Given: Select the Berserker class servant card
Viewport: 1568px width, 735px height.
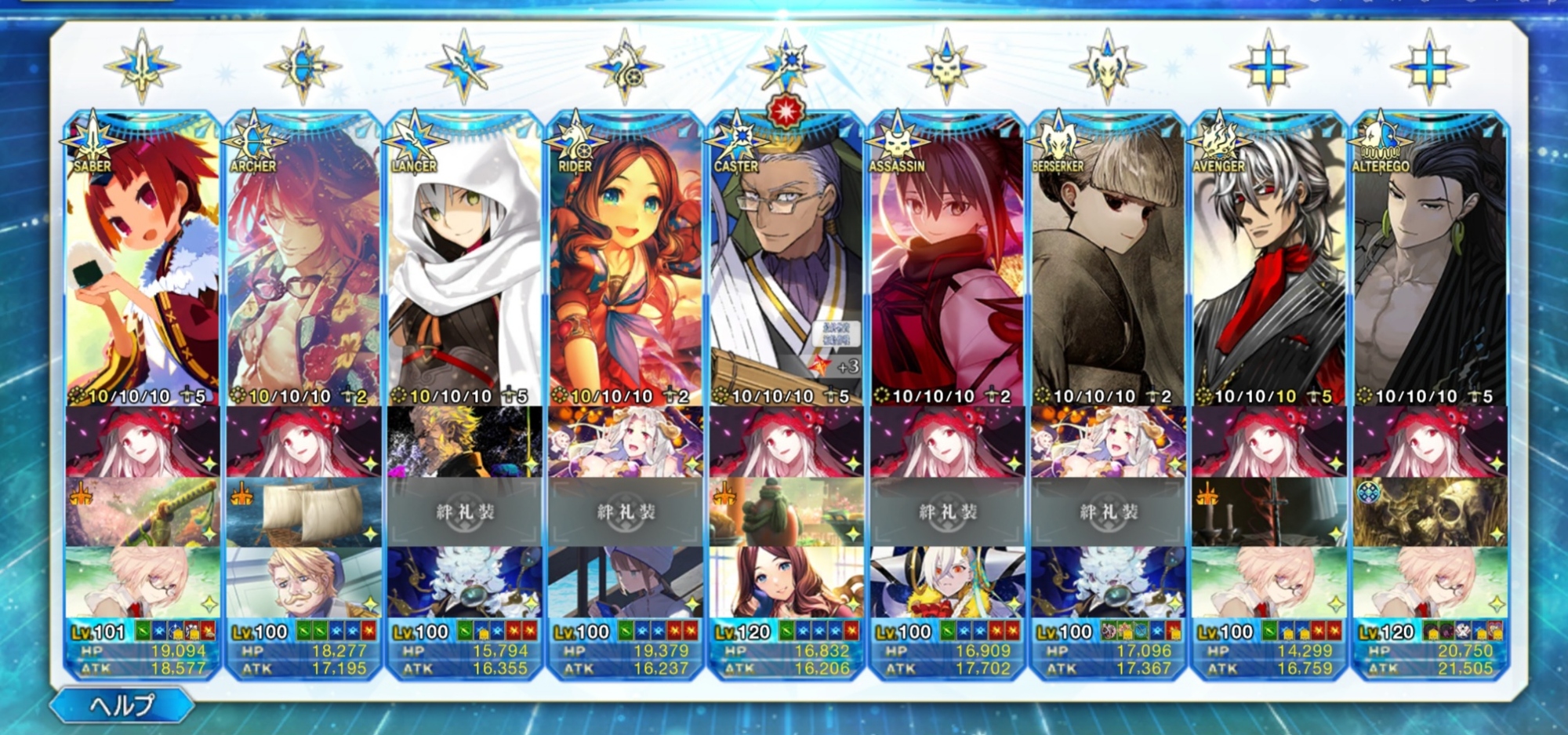Looking at the screenshot, I should [1108, 267].
